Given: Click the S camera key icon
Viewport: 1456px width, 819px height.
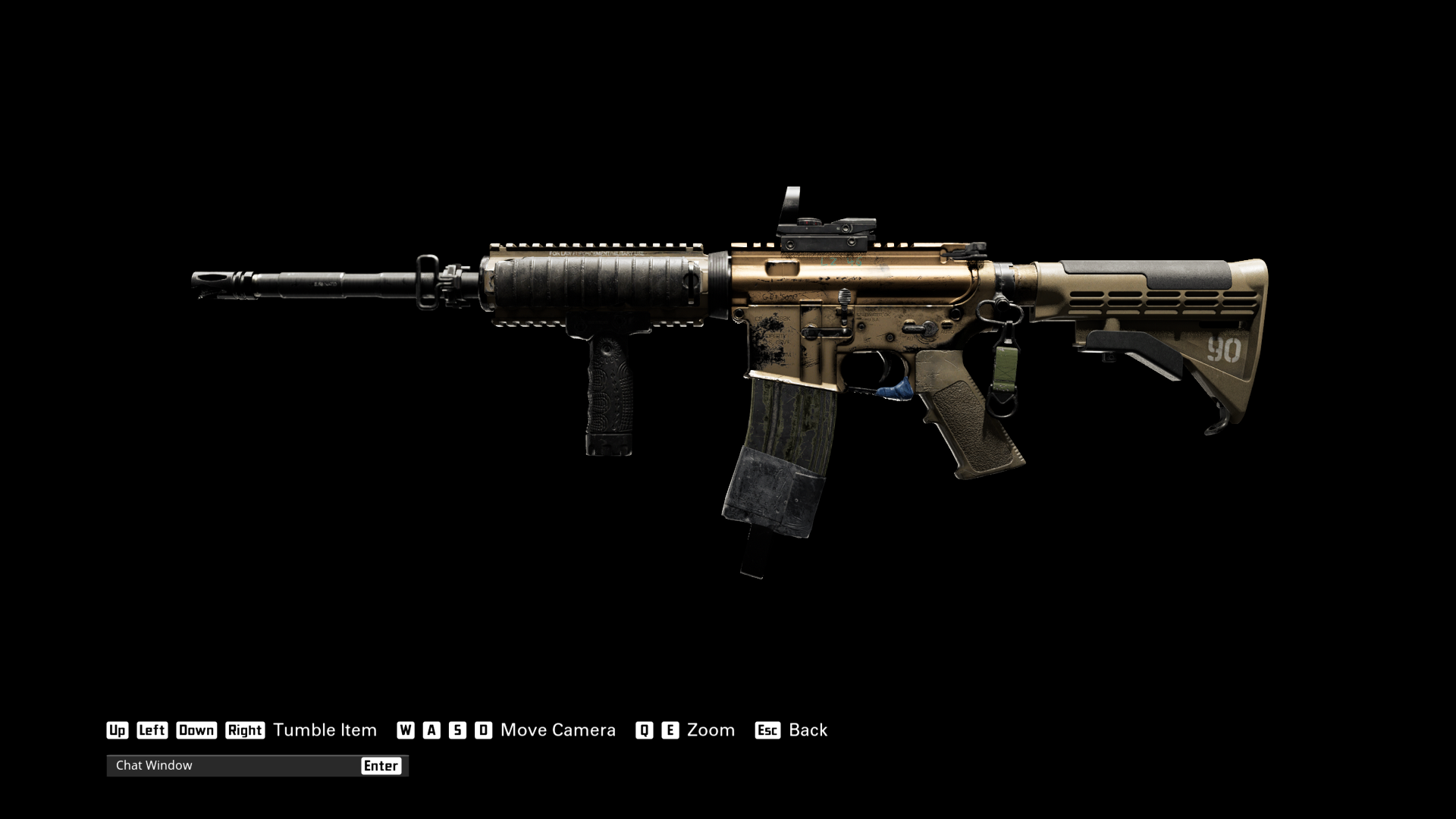Looking at the screenshot, I should pyautogui.click(x=457, y=730).
